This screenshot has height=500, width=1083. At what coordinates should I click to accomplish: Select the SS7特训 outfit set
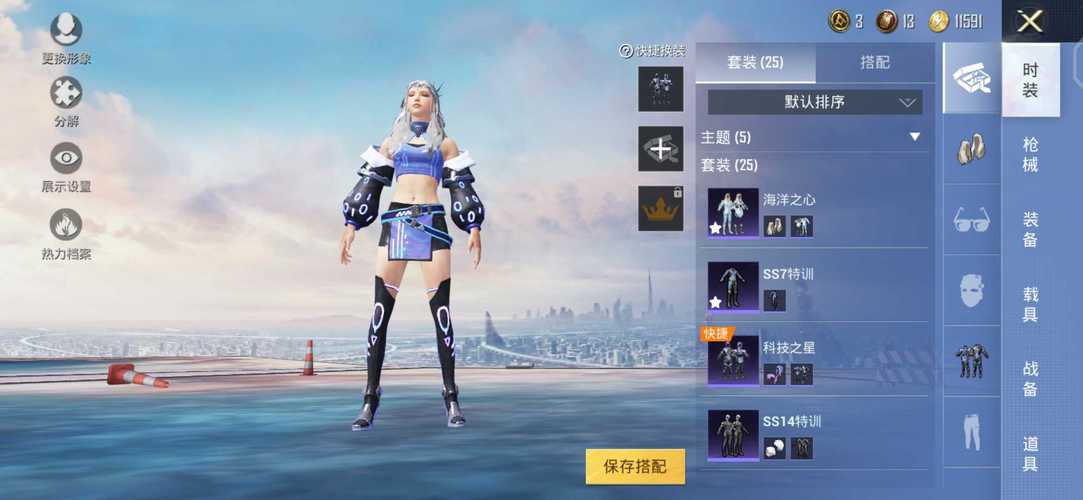pos(815,287)
